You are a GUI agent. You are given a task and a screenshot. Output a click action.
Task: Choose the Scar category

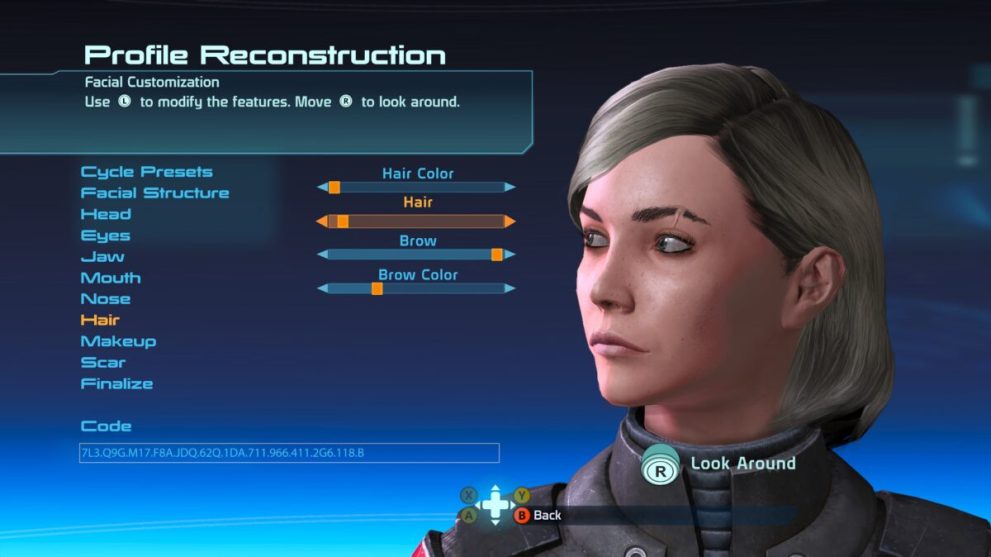(102, 362)
